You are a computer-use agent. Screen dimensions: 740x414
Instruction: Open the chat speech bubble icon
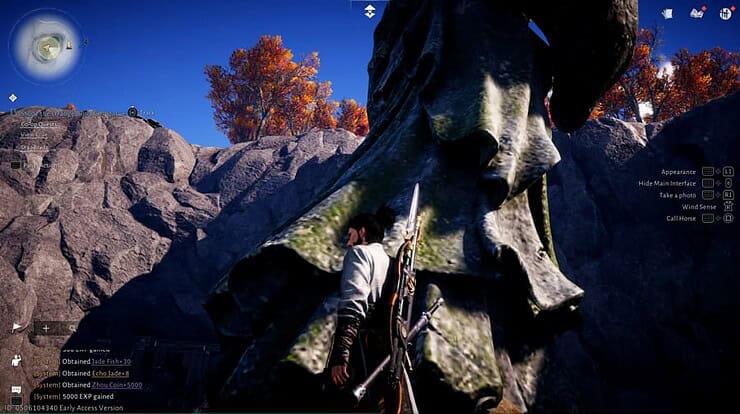pos(16,389)
